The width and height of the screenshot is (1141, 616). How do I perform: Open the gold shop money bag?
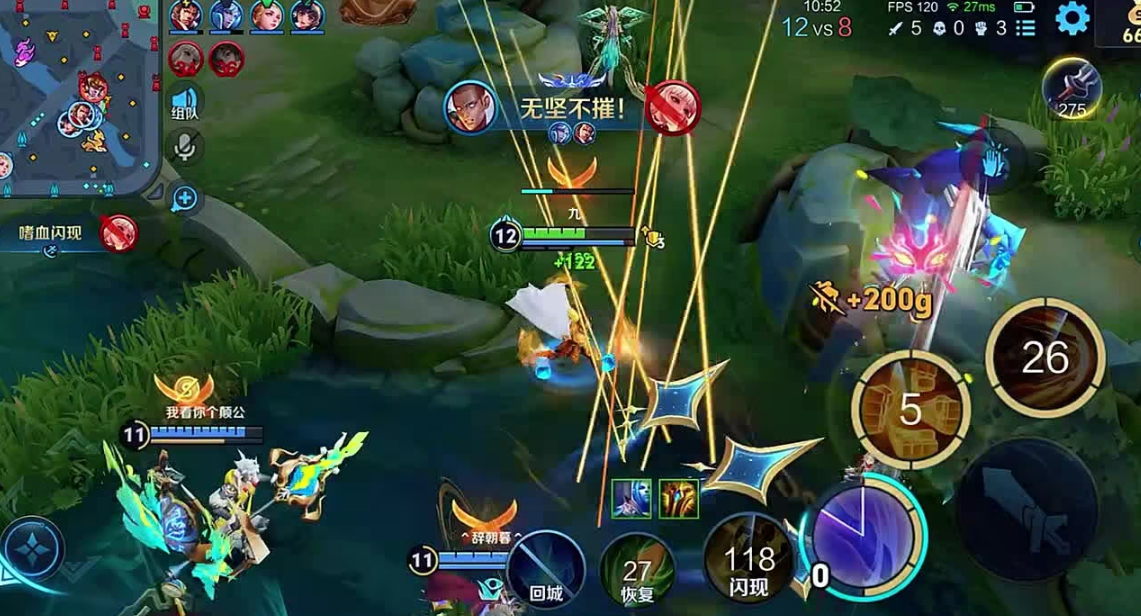pos(1125,22)
